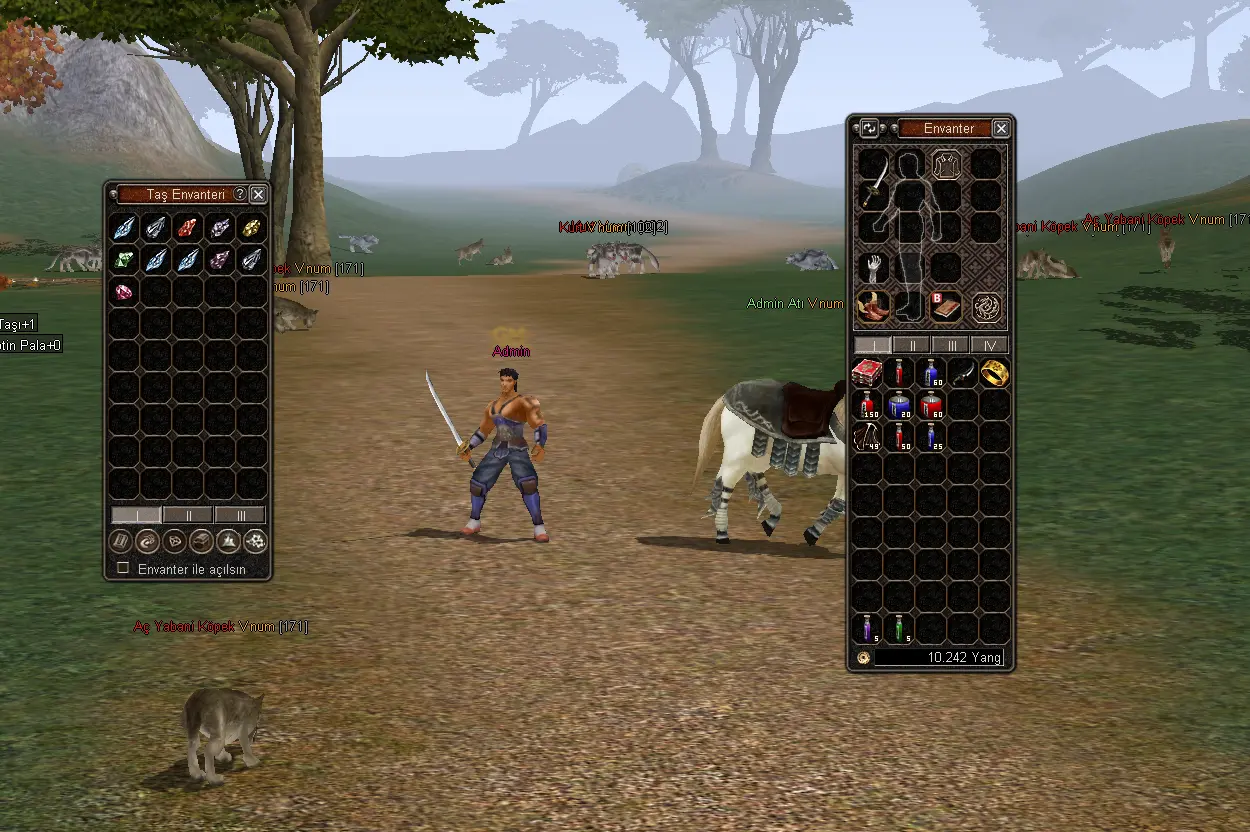Switch to stone inventory page II
Image resolution: width=1250 pixels, height=832 pixels.
pyautogui.click(x=188, y=515)
